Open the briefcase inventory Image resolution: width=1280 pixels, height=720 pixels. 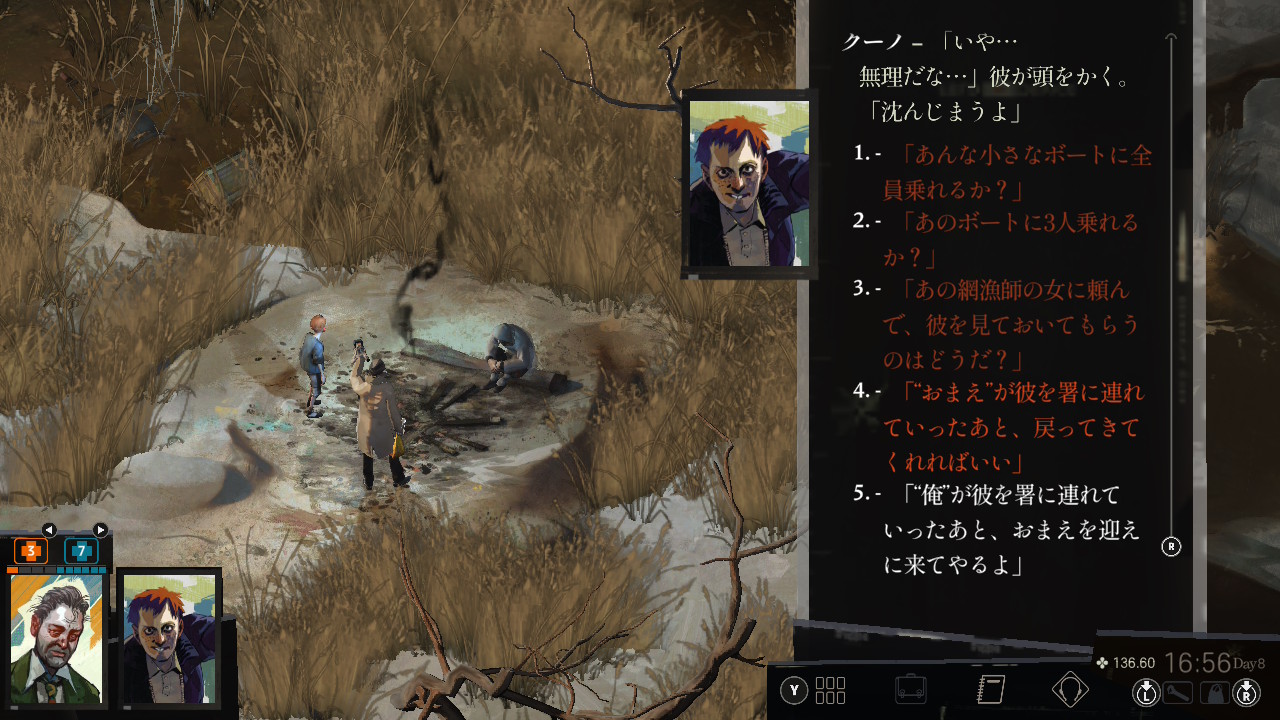coord(910,690)
